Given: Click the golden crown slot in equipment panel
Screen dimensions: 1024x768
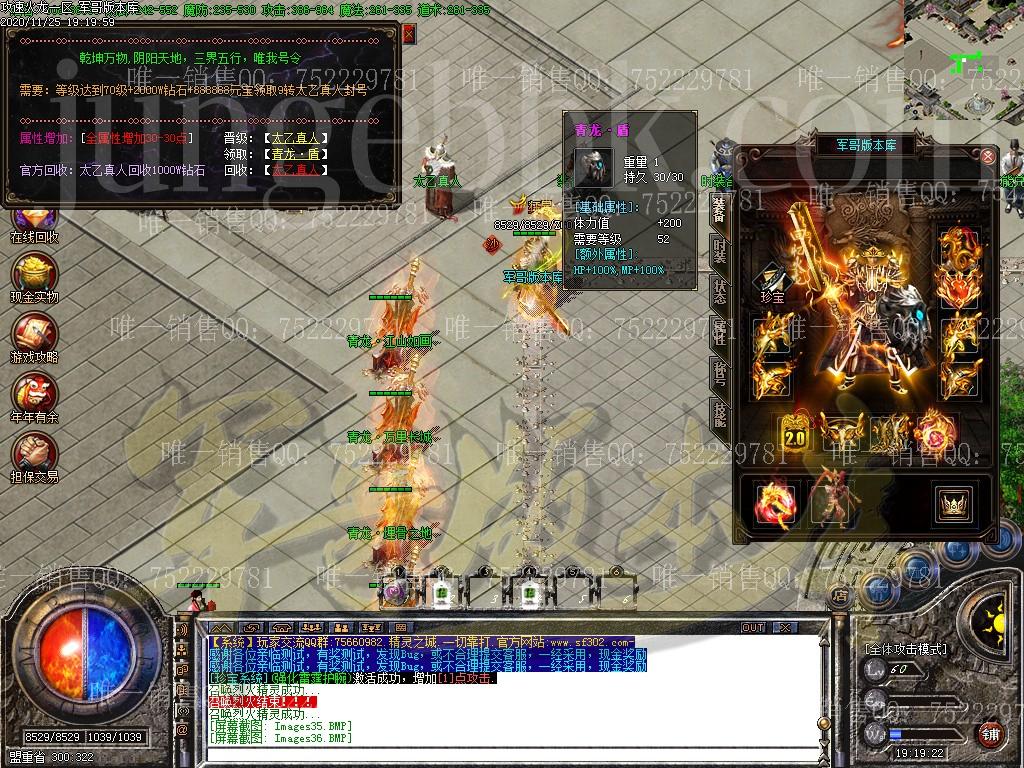Looking at the screenshot, I should coord(952,503).
